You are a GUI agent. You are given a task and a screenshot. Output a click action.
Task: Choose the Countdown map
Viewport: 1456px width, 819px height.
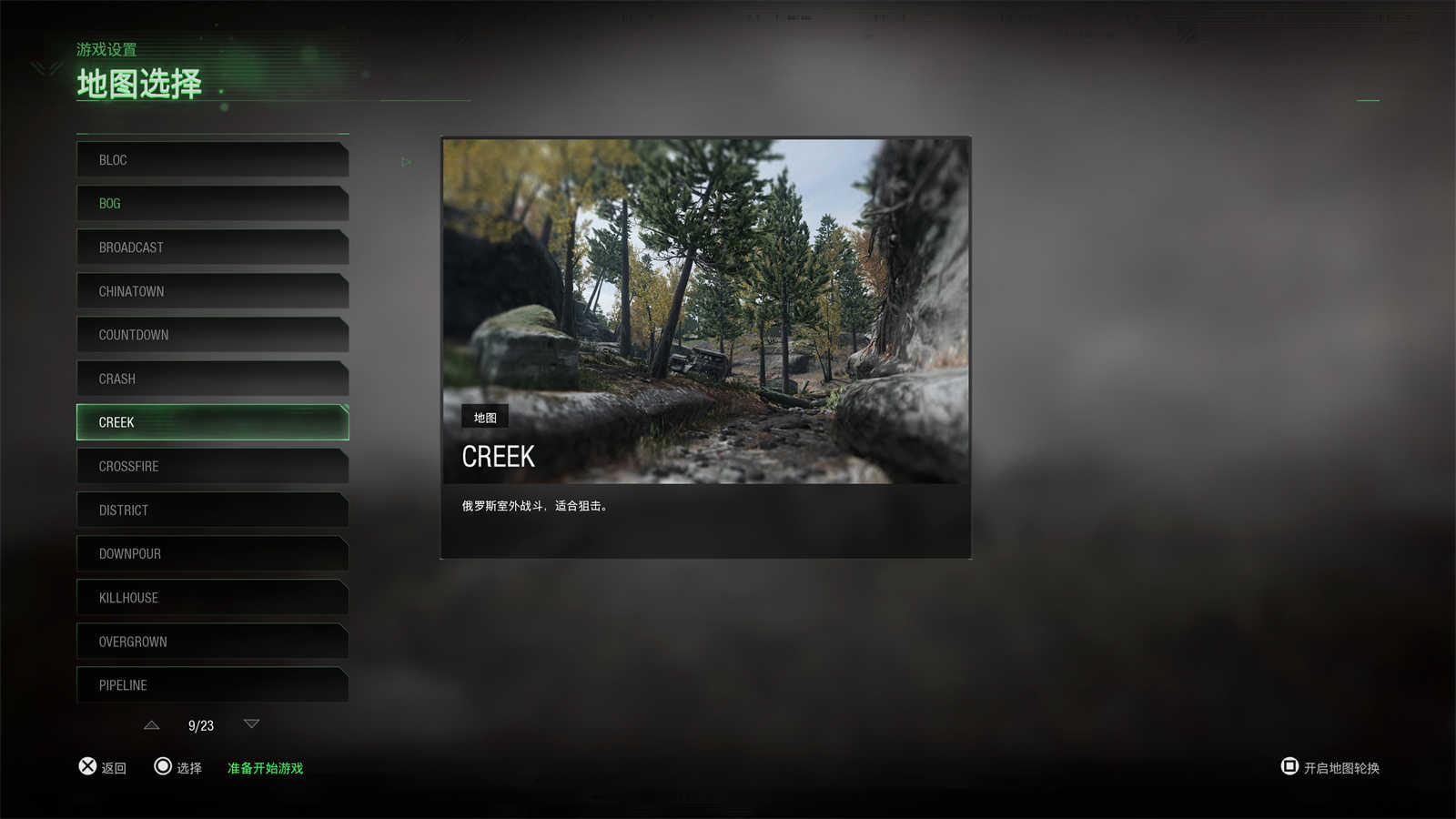point(212,335)
